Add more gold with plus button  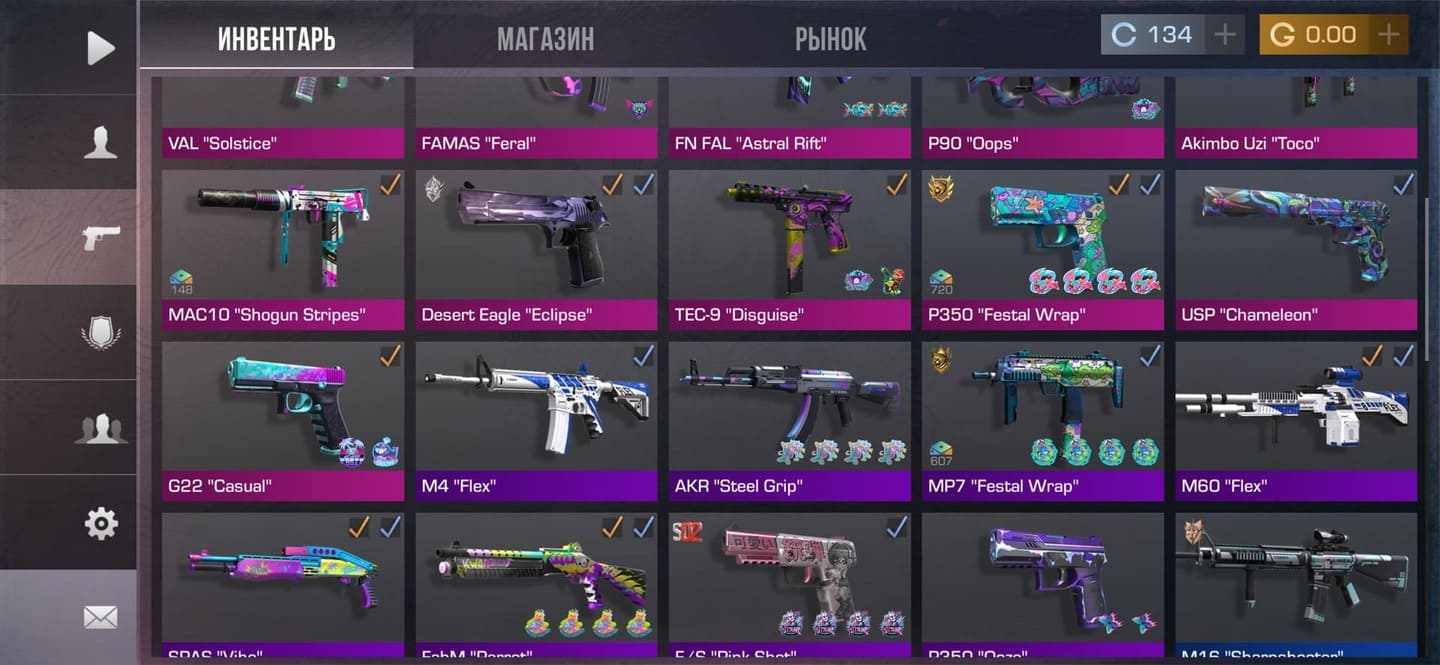click(x=1388, y=35)
